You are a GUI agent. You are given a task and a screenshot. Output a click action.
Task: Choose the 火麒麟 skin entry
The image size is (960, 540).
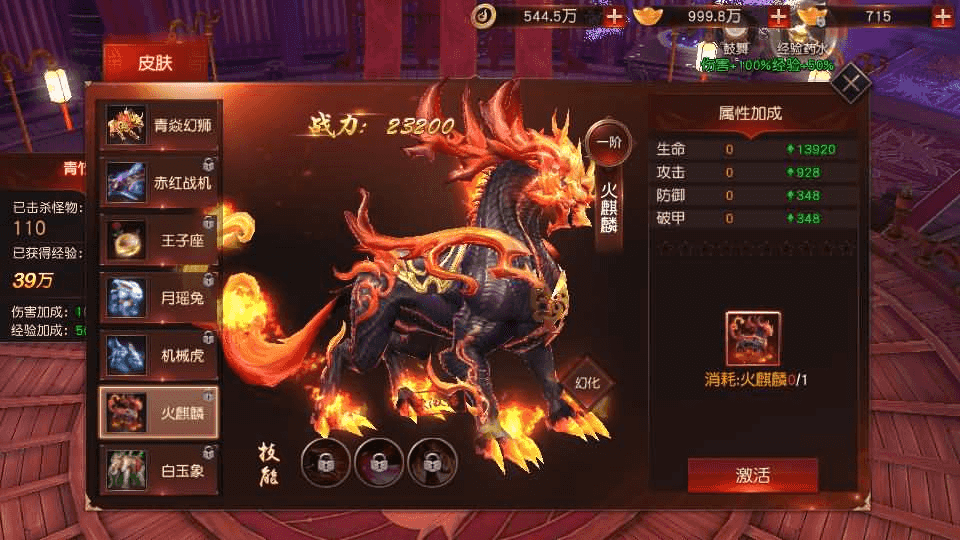point(161,411)
